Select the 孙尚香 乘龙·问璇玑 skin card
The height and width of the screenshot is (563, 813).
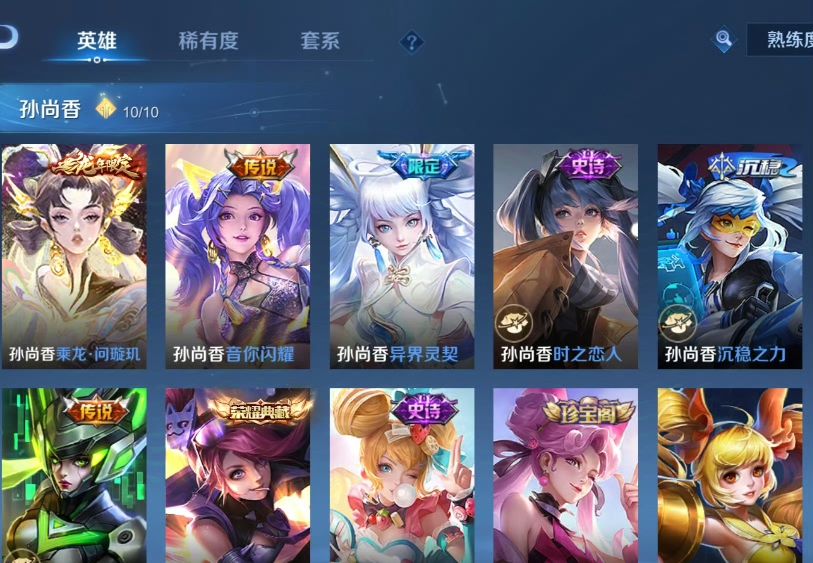point(75,257)
